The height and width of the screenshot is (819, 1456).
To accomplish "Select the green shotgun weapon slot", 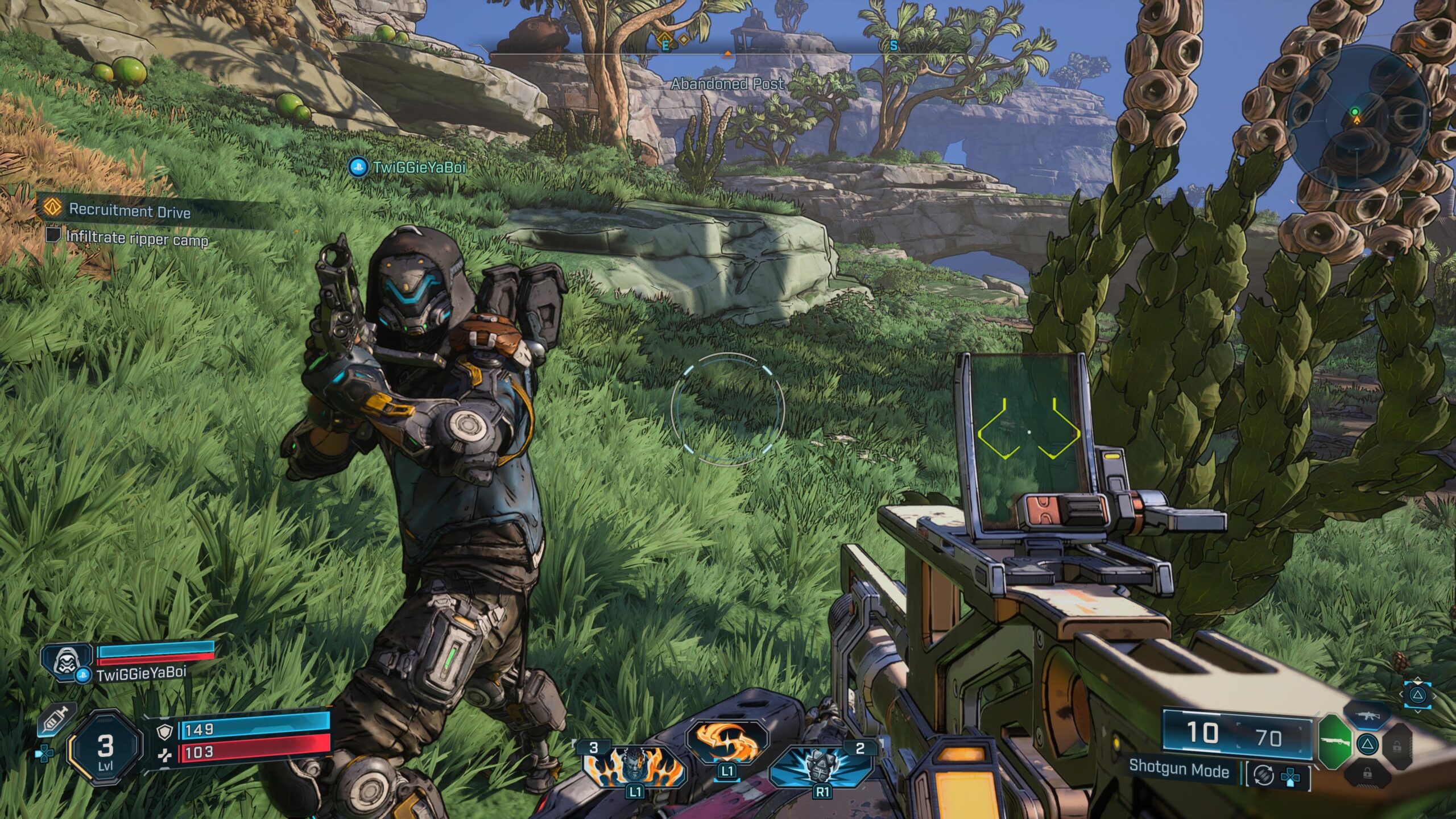I will pyautogui.click(x=1334, y=742).
